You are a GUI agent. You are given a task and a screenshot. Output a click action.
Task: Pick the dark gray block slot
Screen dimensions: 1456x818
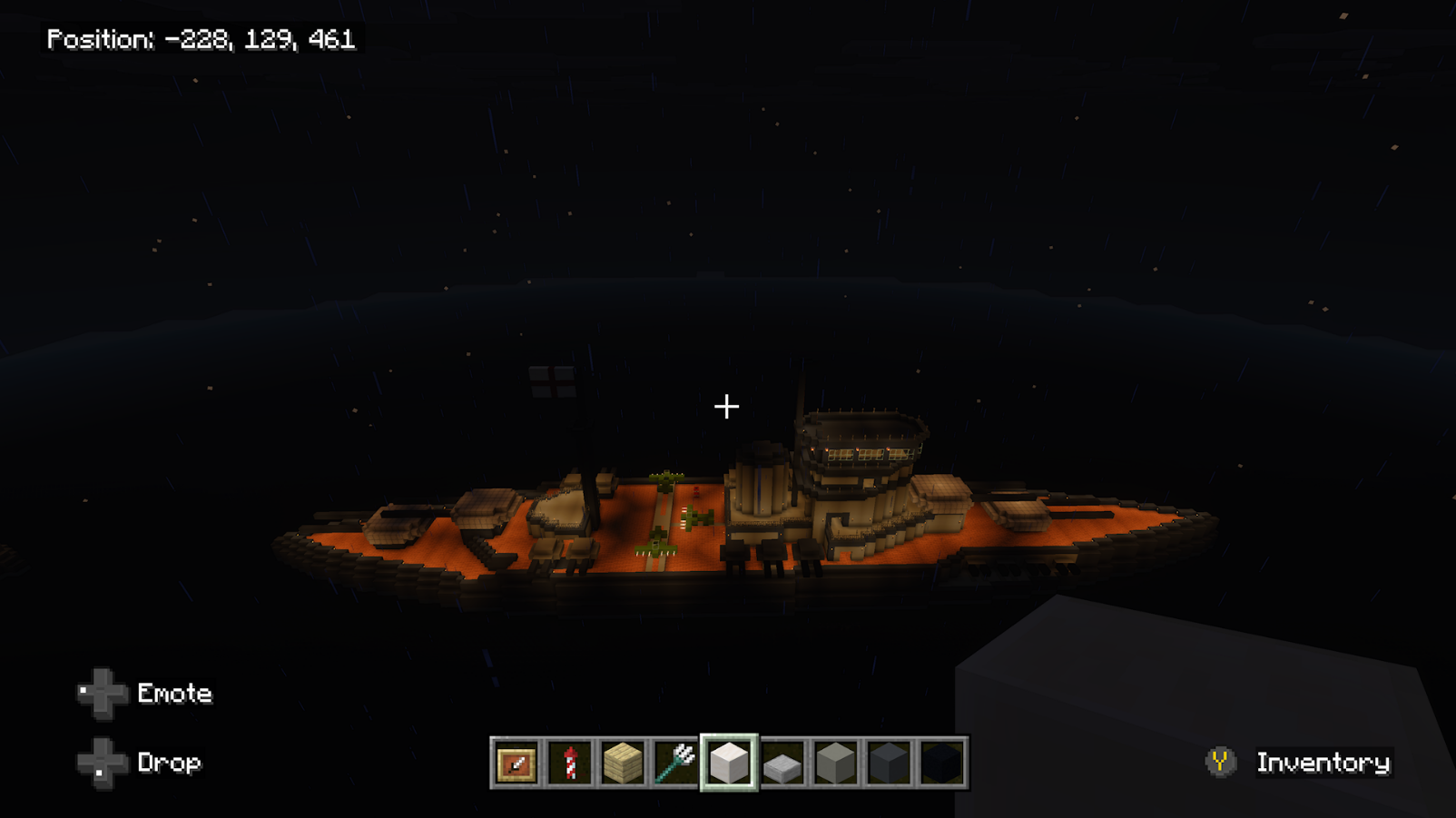(x=888, y=764)
